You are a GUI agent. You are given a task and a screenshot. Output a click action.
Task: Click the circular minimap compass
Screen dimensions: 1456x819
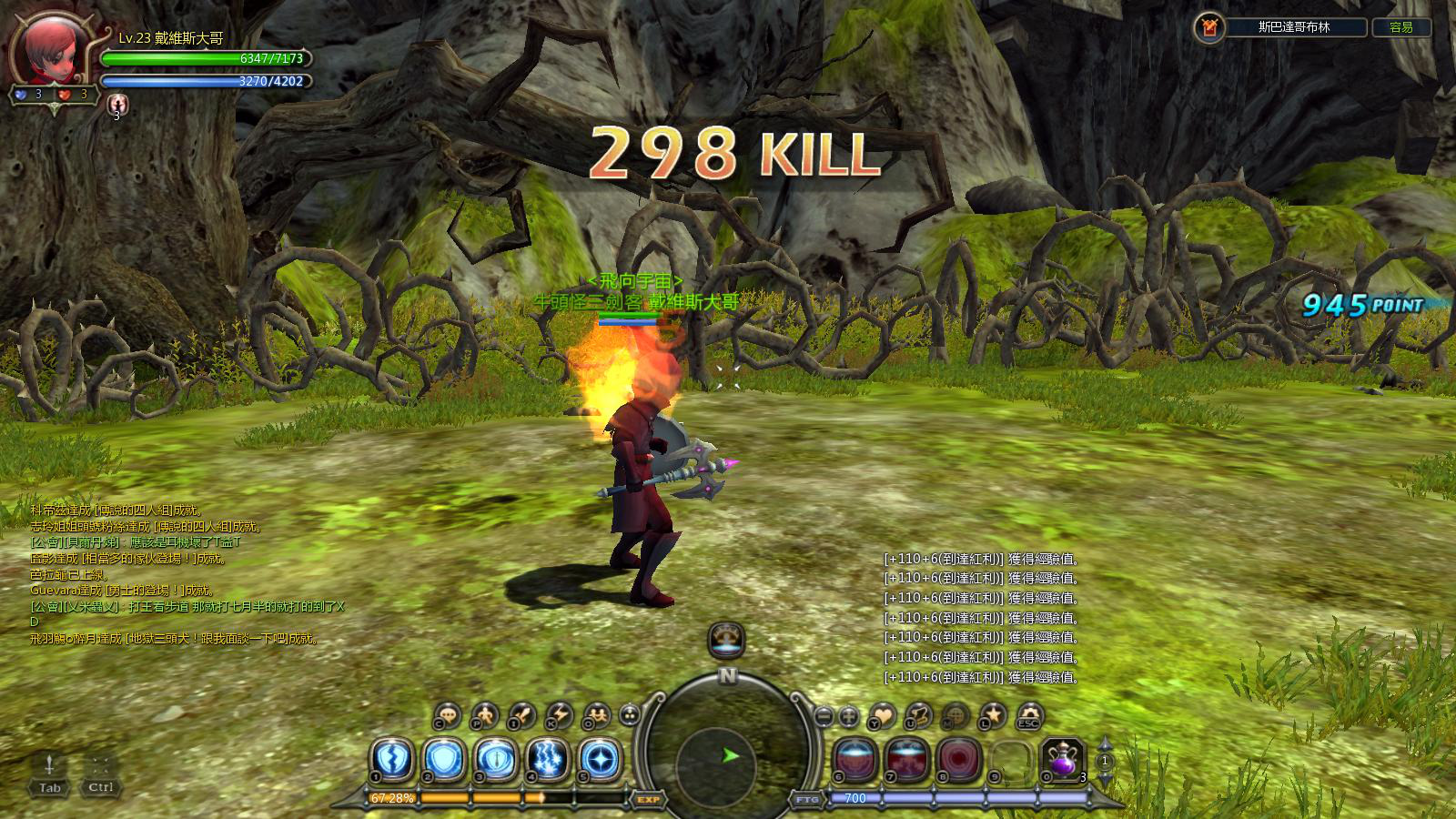[726, 753]
